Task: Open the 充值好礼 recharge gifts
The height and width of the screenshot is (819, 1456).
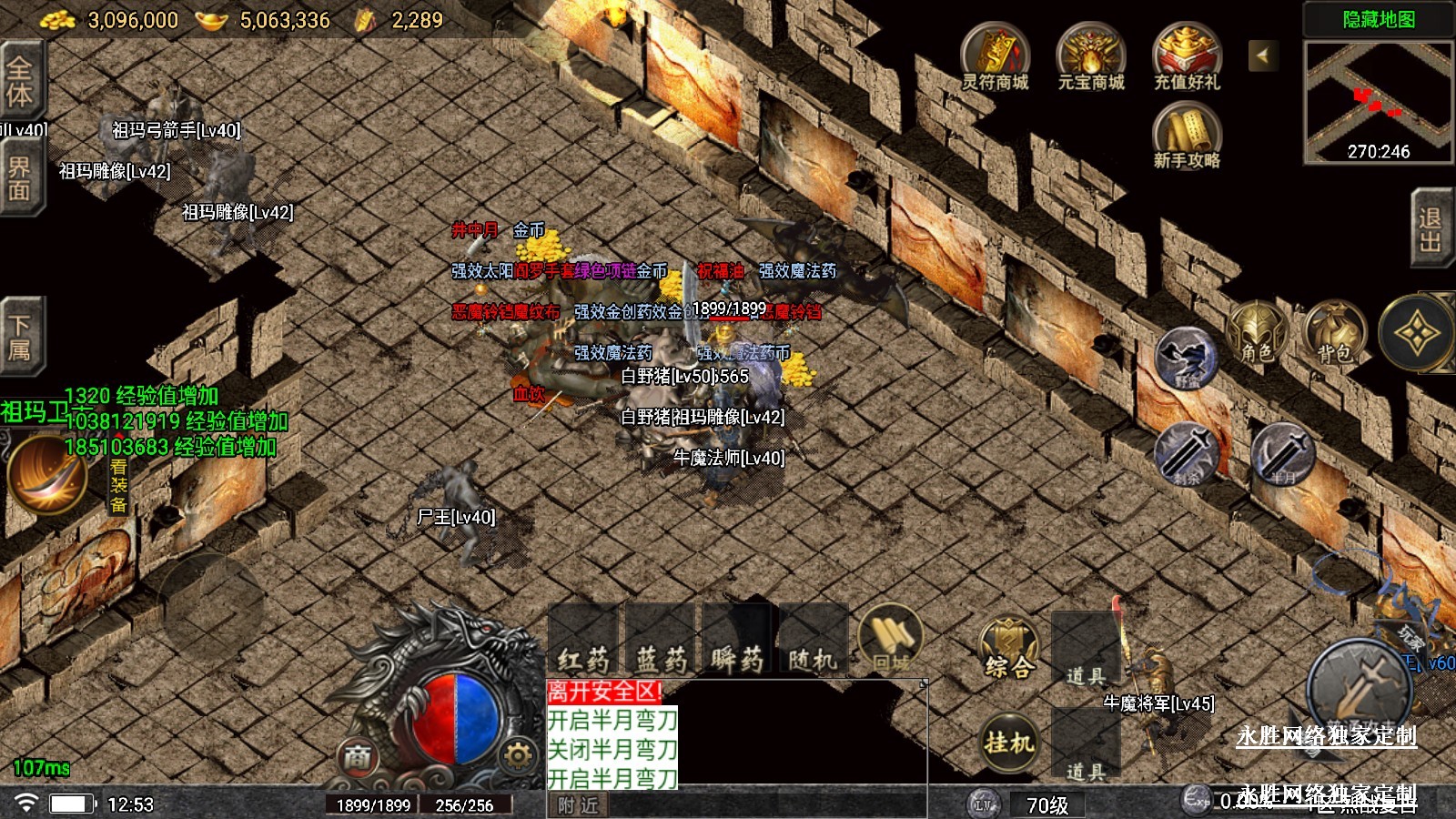Action: 1186,57
